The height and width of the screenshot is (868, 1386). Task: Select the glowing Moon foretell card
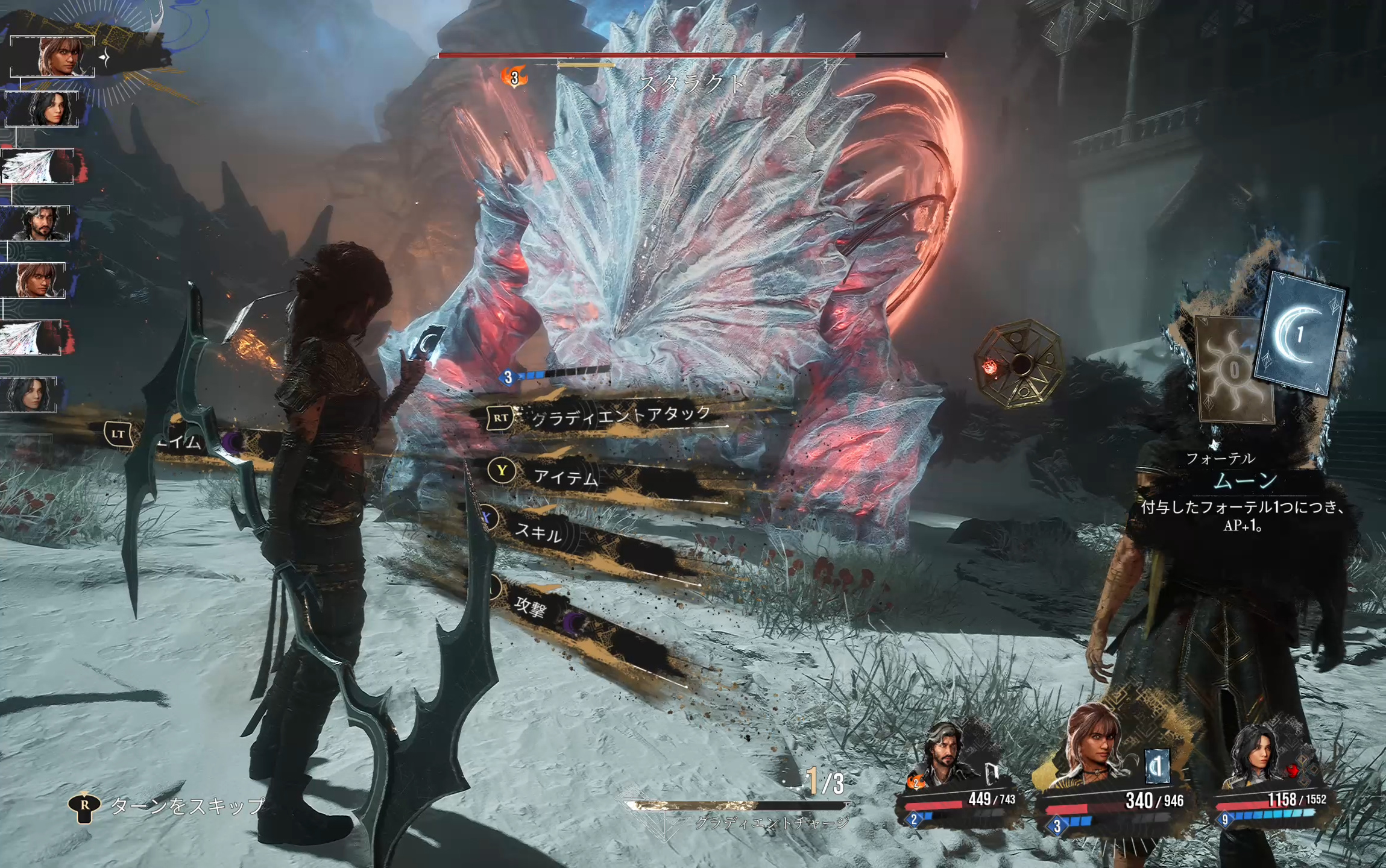click(1301, 335)
